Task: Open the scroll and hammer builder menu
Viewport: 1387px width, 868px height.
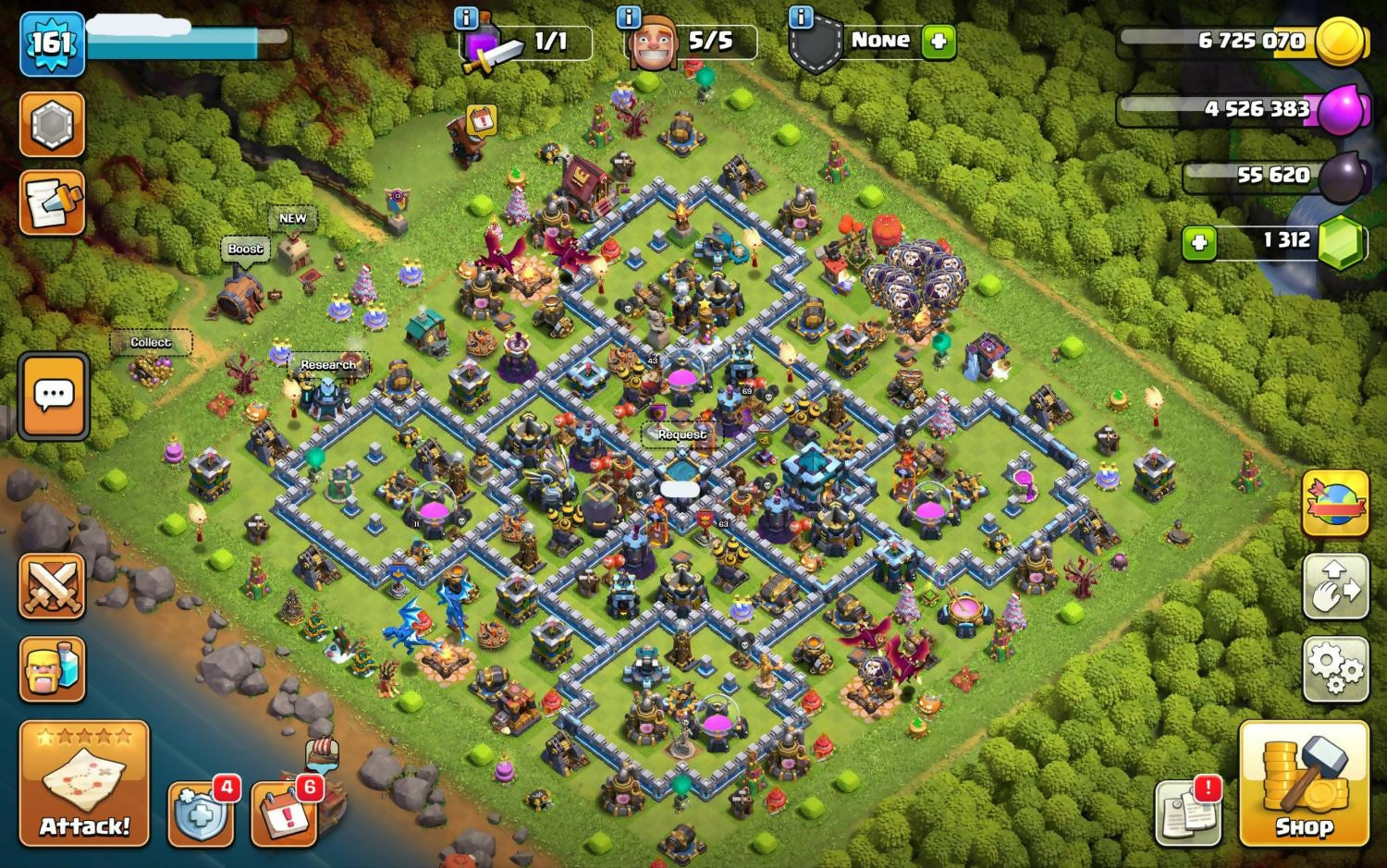Action: [52, 202]
